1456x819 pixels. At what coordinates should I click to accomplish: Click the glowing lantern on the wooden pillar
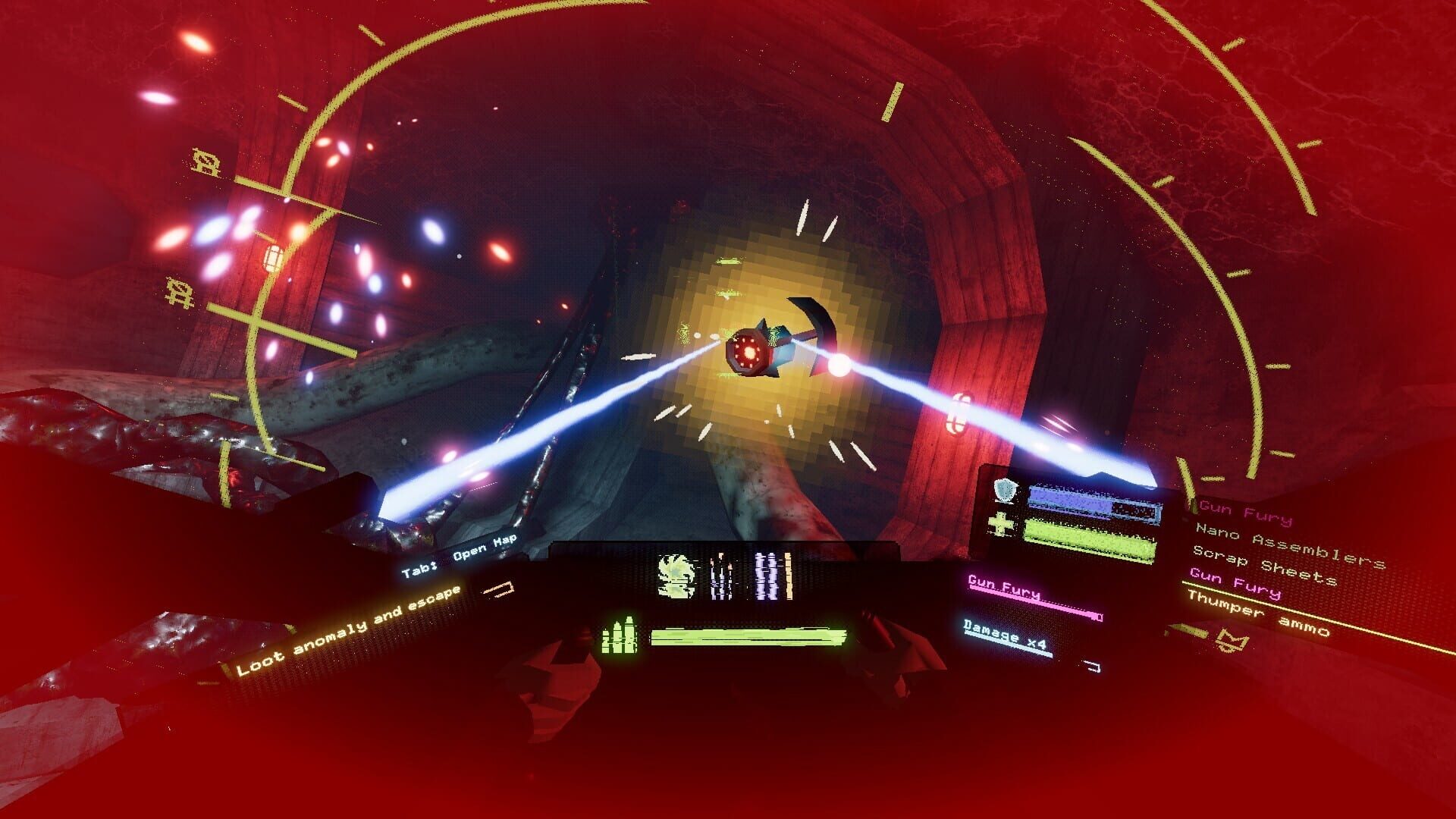click(x=272, y=257)
